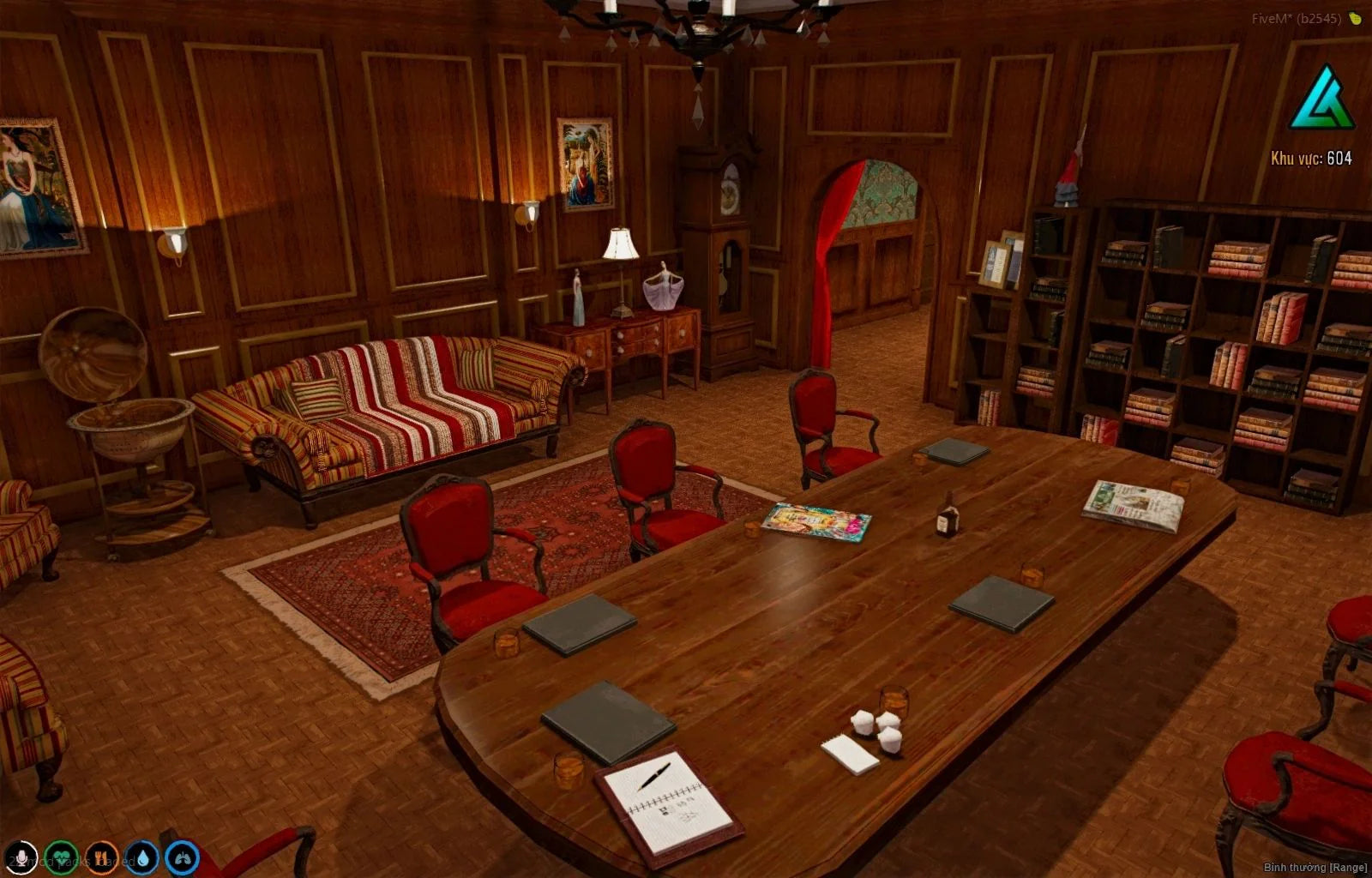This screenshot has height=878, width=1372.
Task: Check the fork and knife hunger icon
Action: 101,857
